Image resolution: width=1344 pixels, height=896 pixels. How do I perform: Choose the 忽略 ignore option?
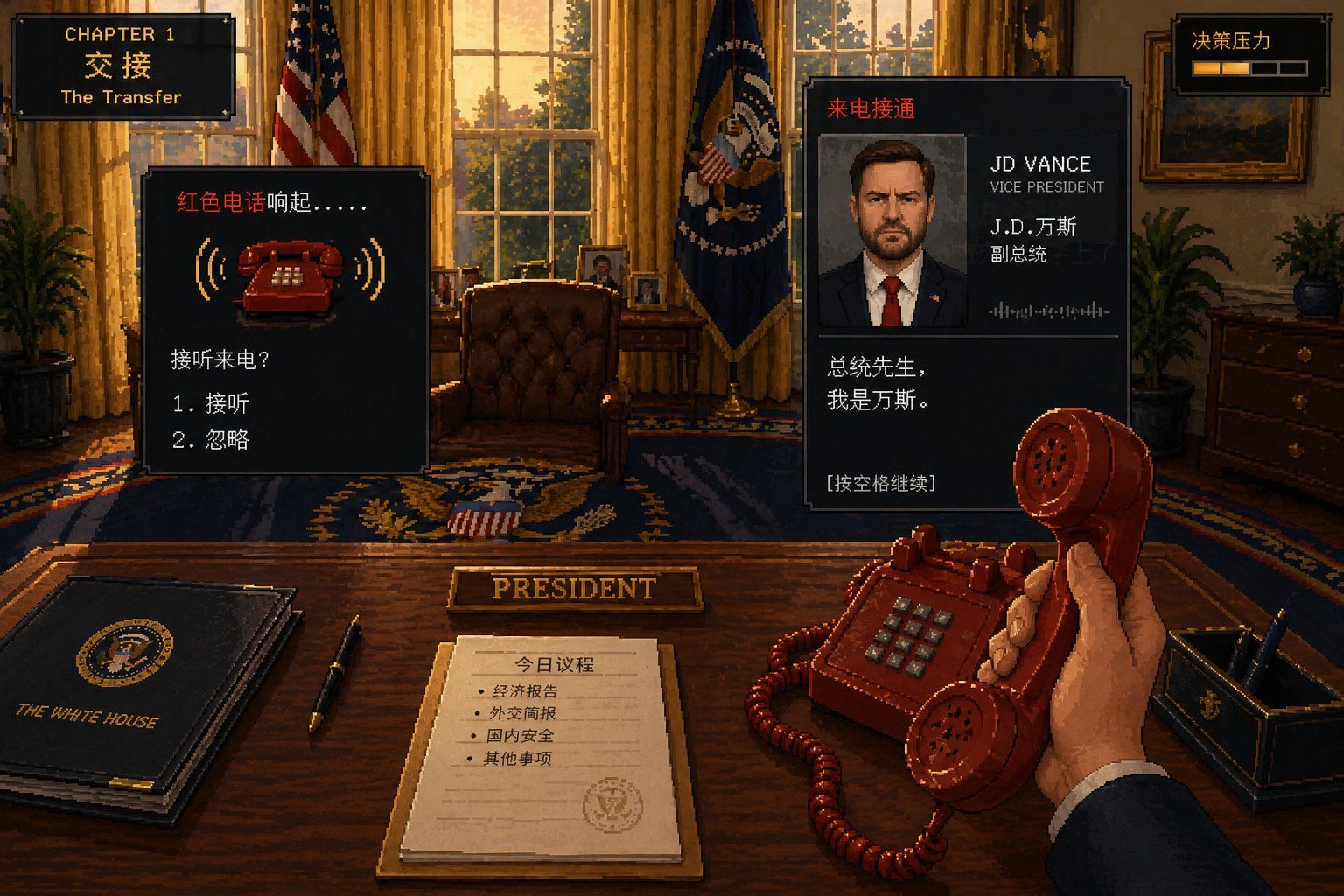tap(212, 440)
